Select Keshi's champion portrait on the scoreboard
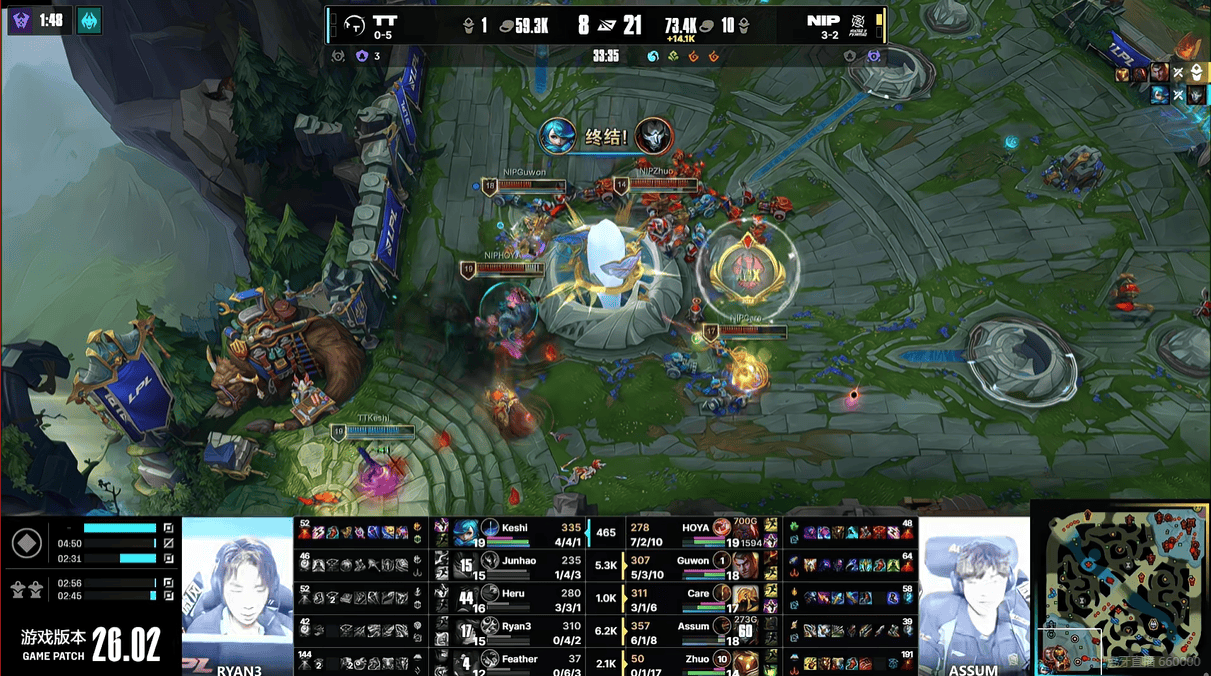The width and height of the screenshot is (1211, 676). point(465,531)
